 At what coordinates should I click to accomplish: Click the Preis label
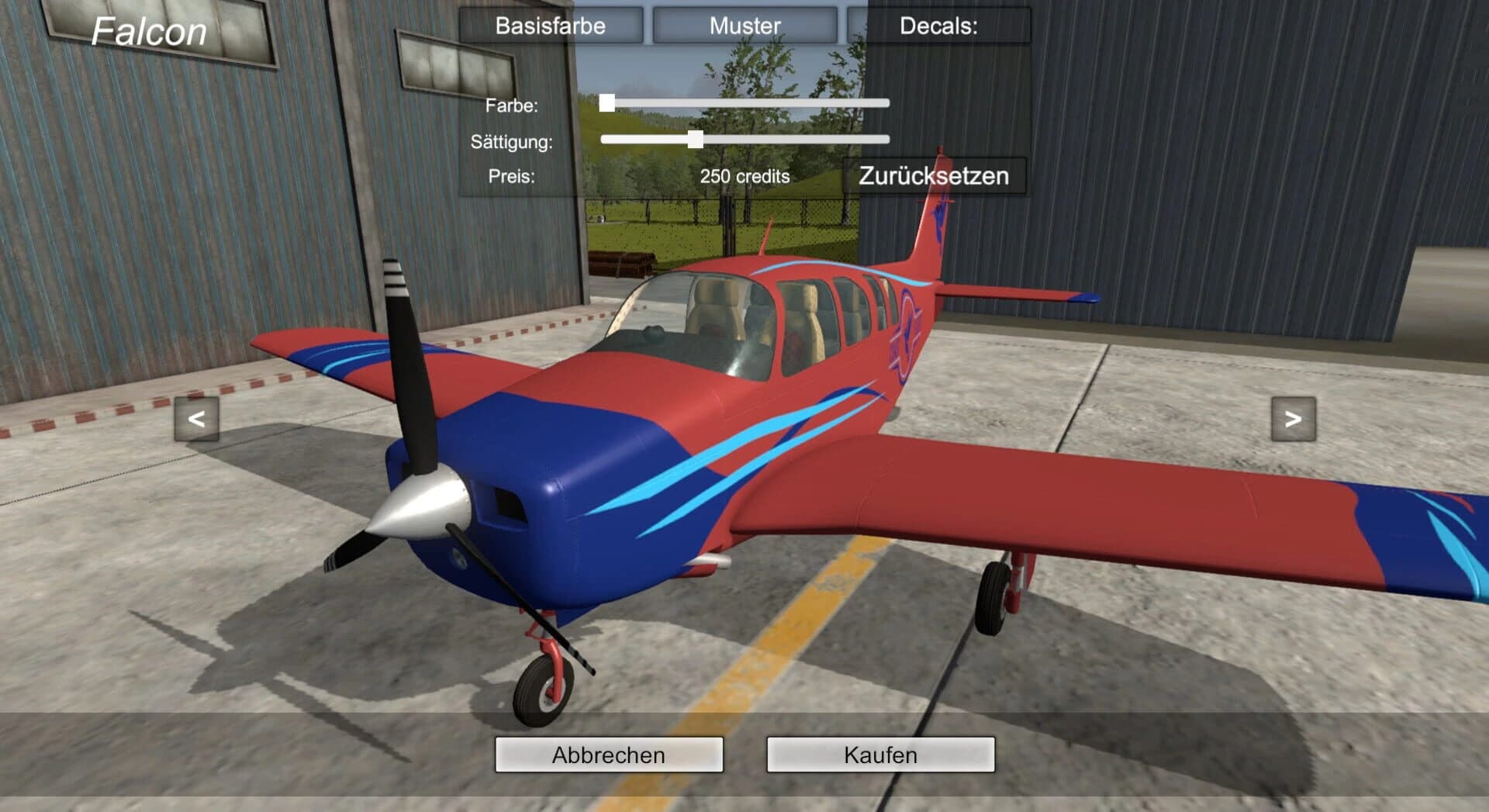coord(510,177)
